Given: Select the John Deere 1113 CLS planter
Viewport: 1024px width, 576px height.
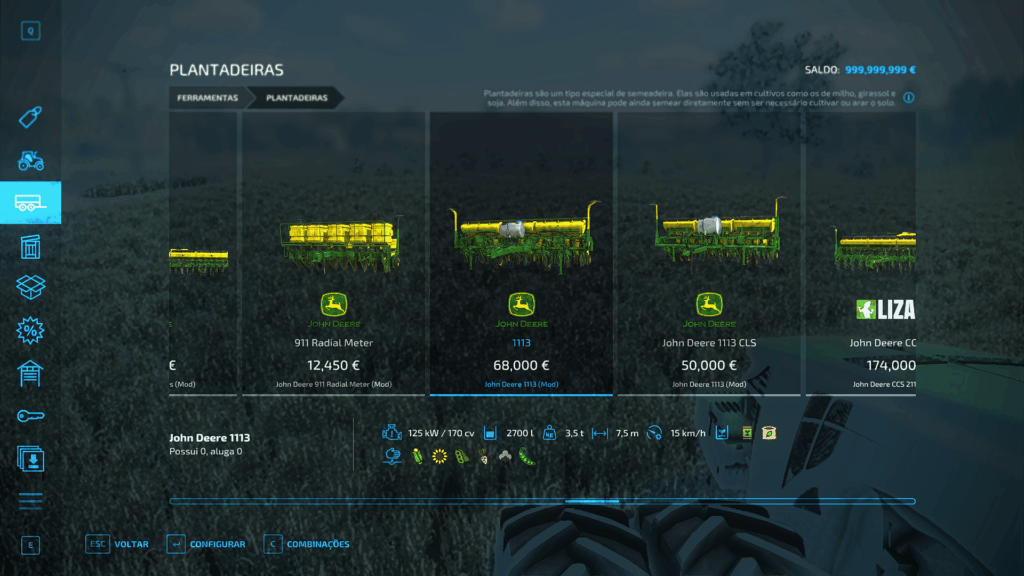Looking at the screenshot, I should pos(709,254).
